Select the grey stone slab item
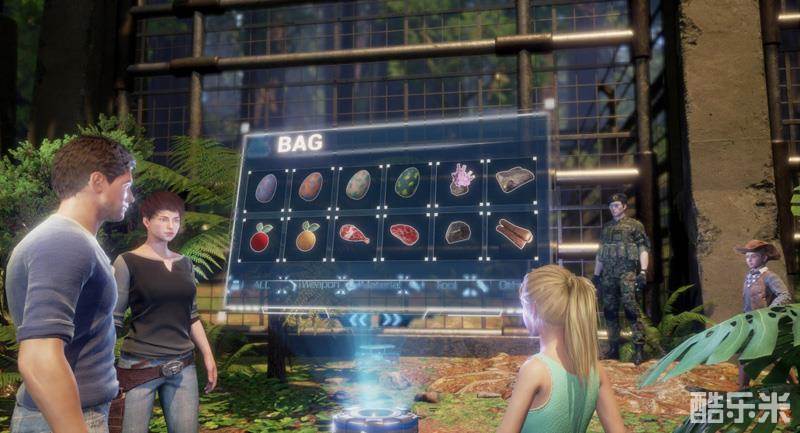 pos(514,179)
